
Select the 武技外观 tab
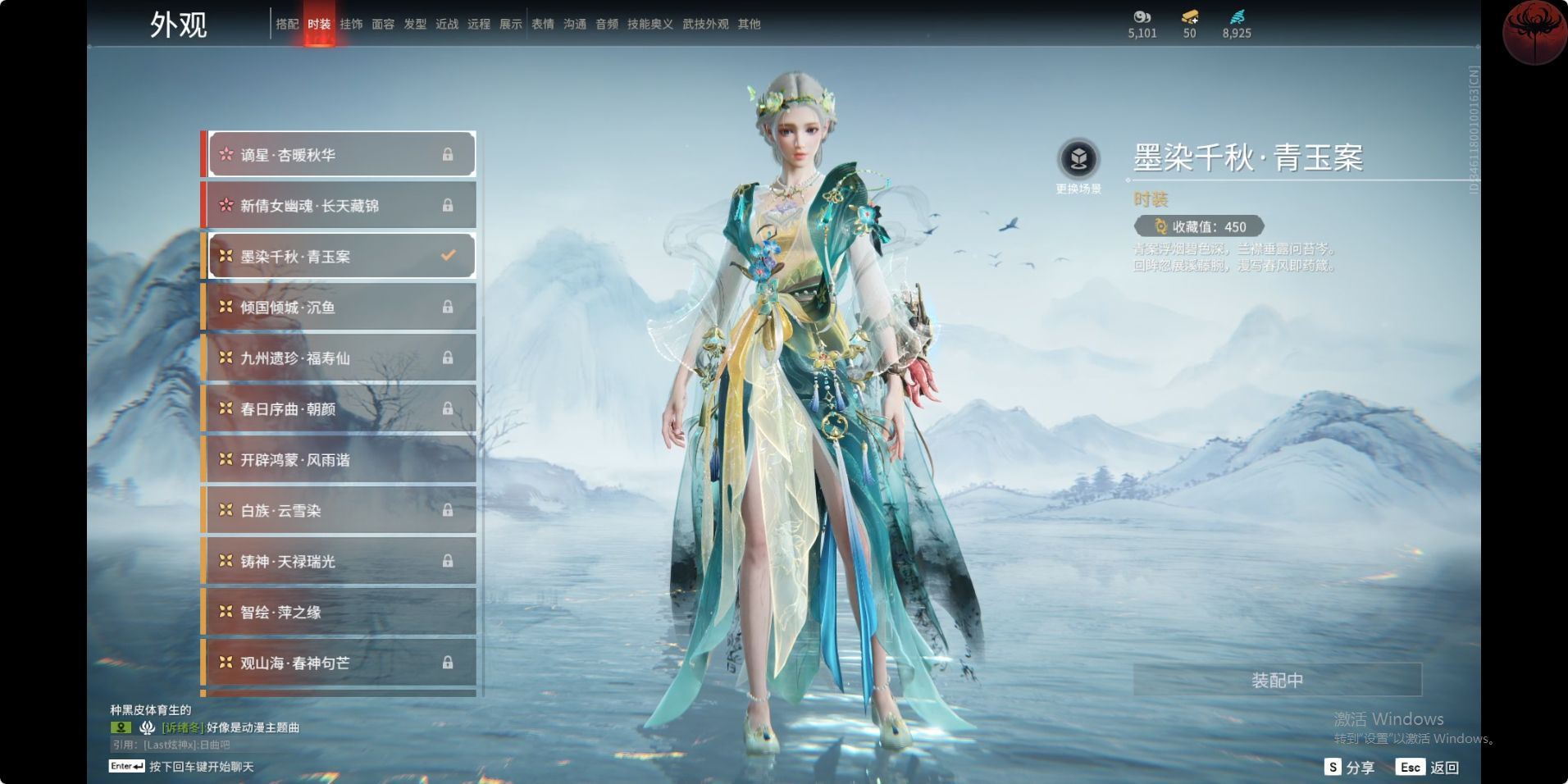[705, 25]
